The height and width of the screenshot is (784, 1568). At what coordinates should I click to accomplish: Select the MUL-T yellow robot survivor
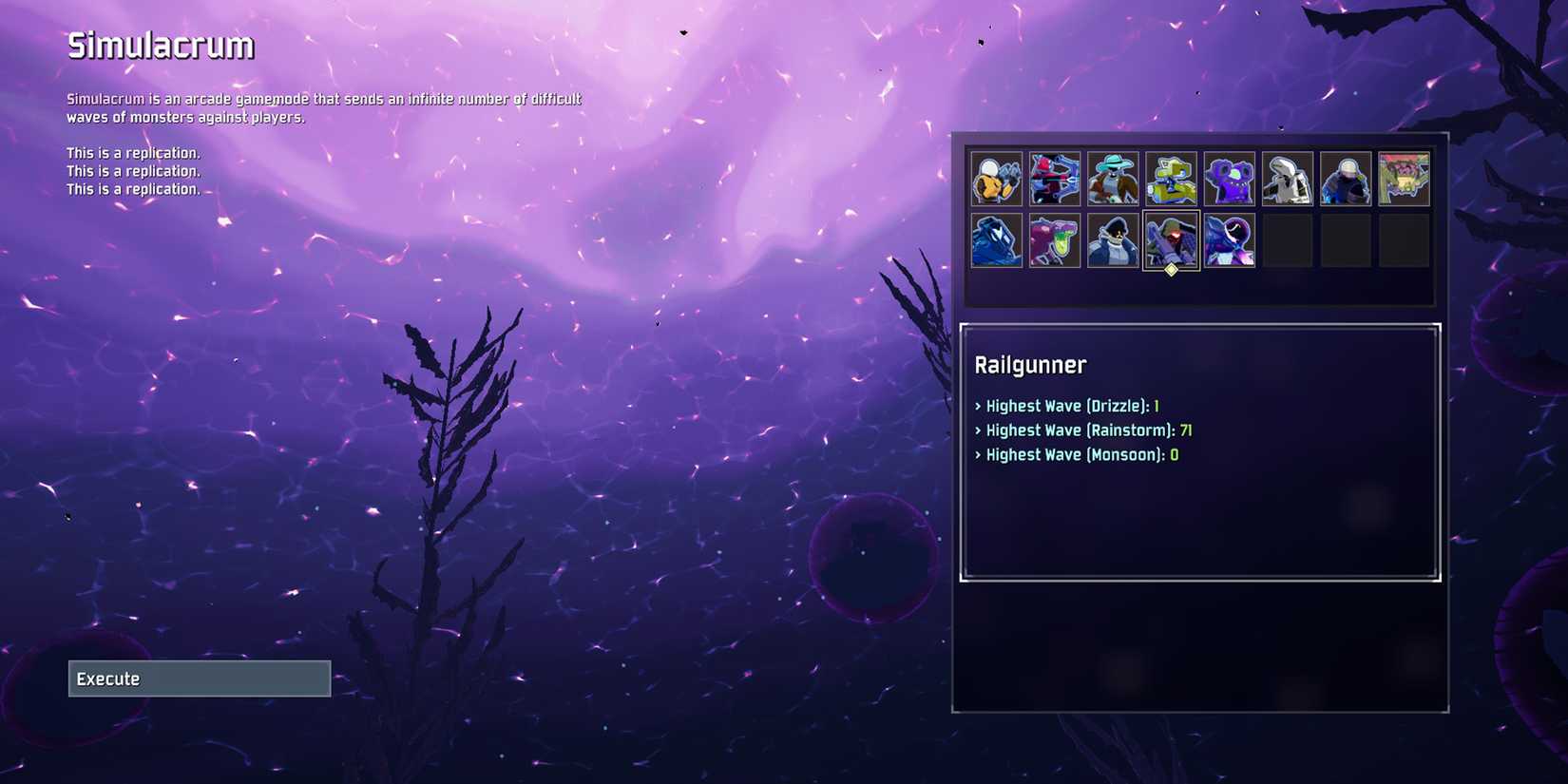click(x=1172, y=178)
